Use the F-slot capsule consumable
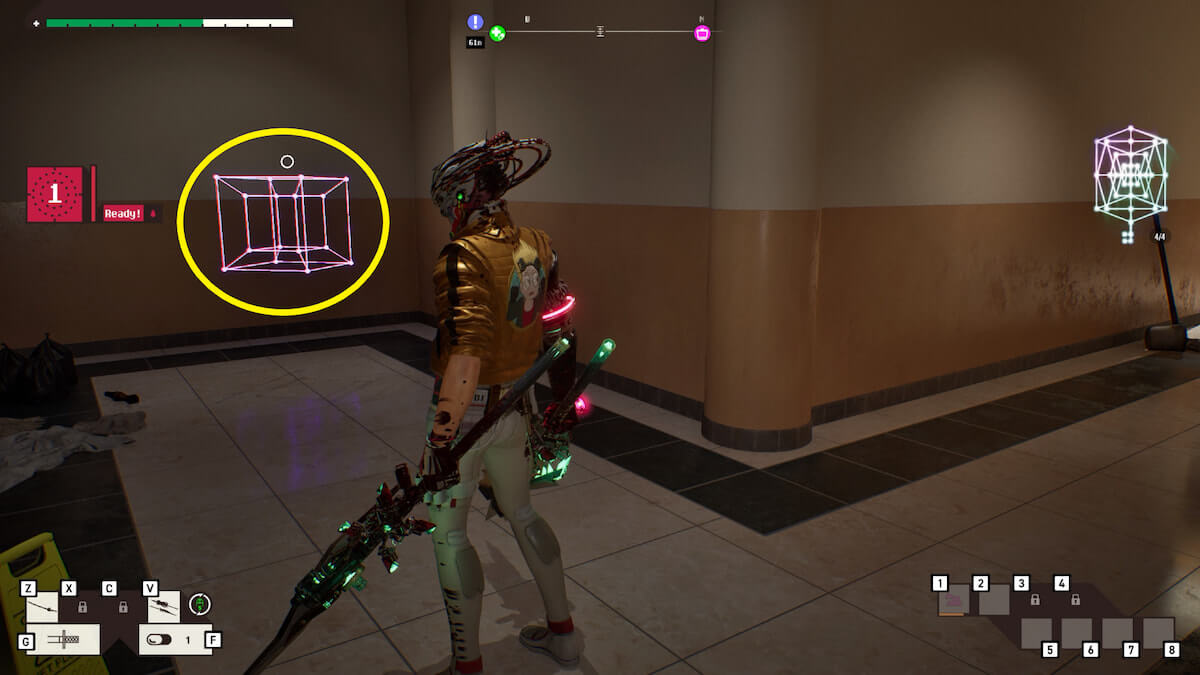Image resolution: width=1200 pixels, height=675 pixels. pyautogui.click(x=172, y=638)
